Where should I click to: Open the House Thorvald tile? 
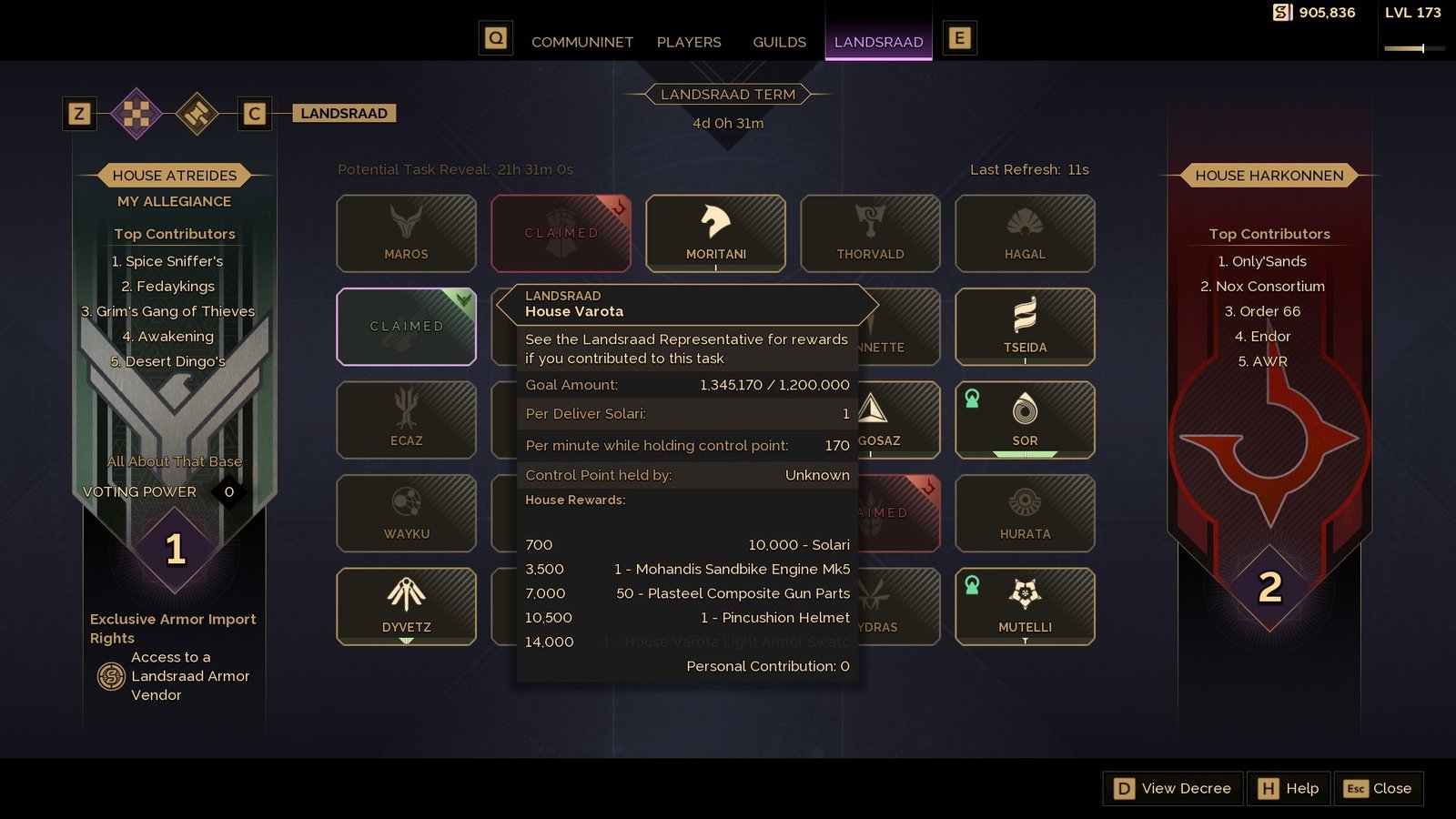(x=870, y=233)
